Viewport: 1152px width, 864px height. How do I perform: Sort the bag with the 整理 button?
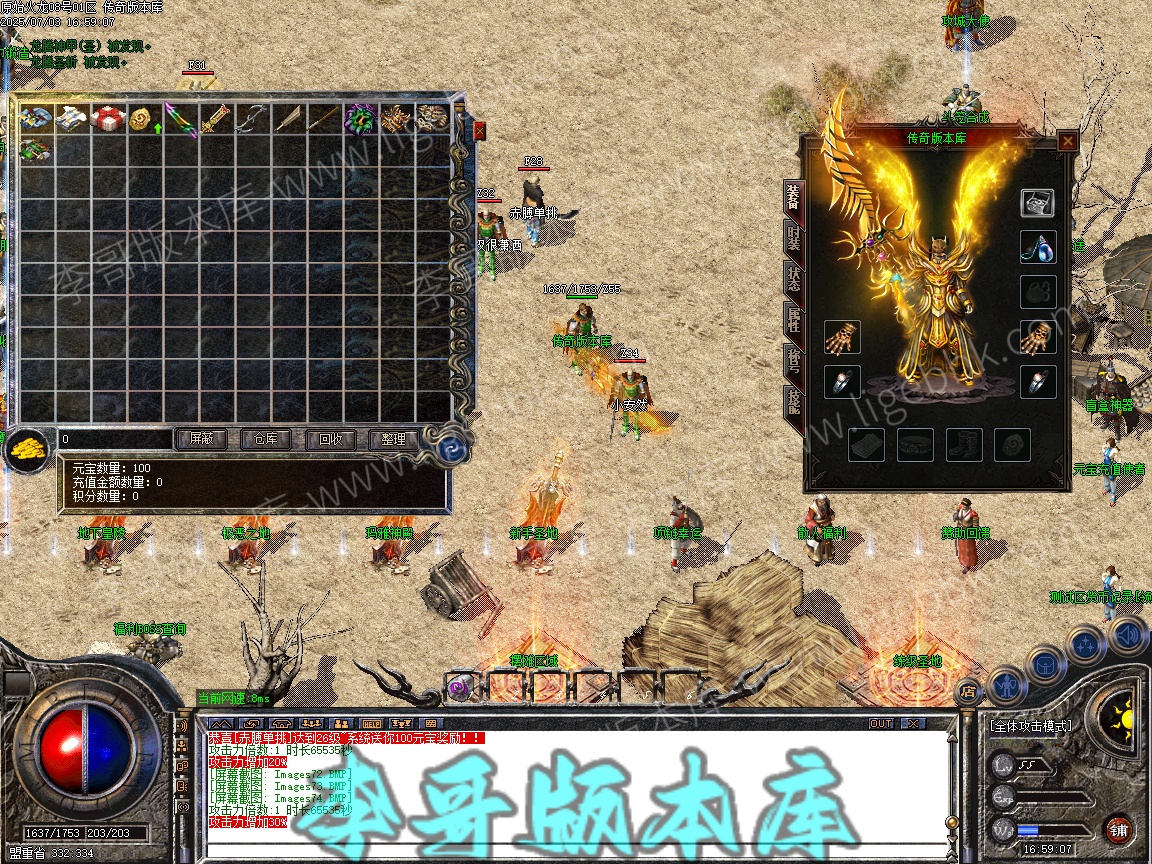click(393, 439)
